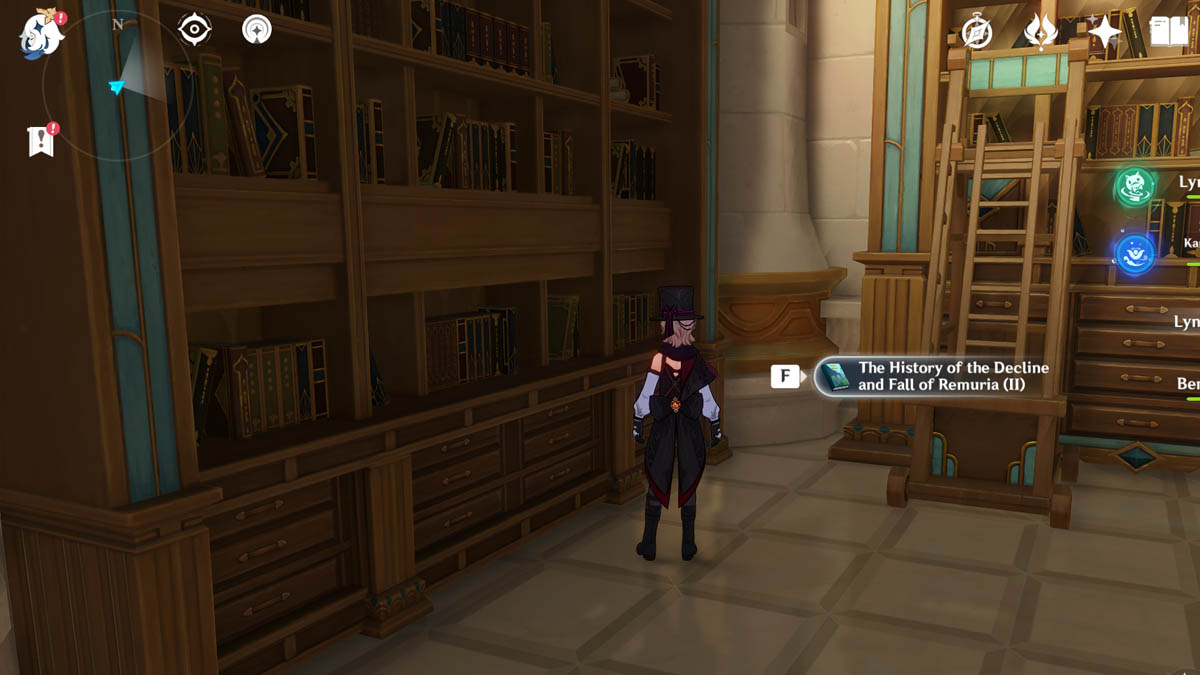Open the quest bookmark icon

[40, 141]
